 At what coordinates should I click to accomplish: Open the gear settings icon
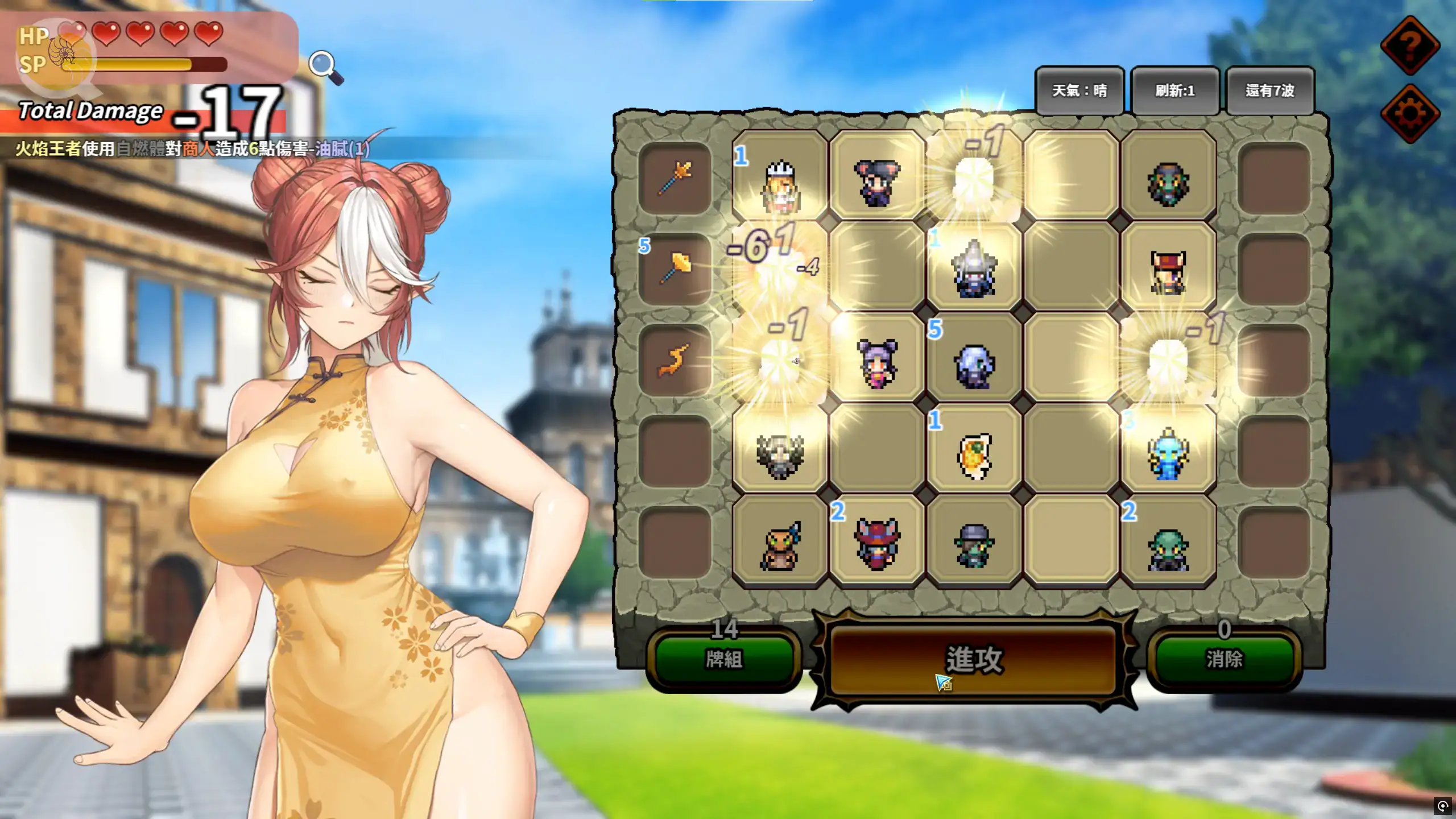point(1410,113)
